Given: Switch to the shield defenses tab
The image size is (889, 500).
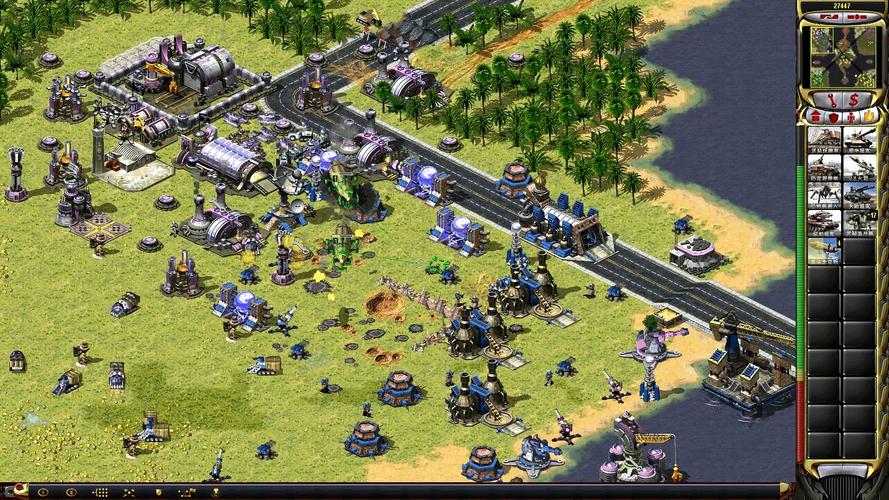Looking at the screenshot, I should click(832, 118).
